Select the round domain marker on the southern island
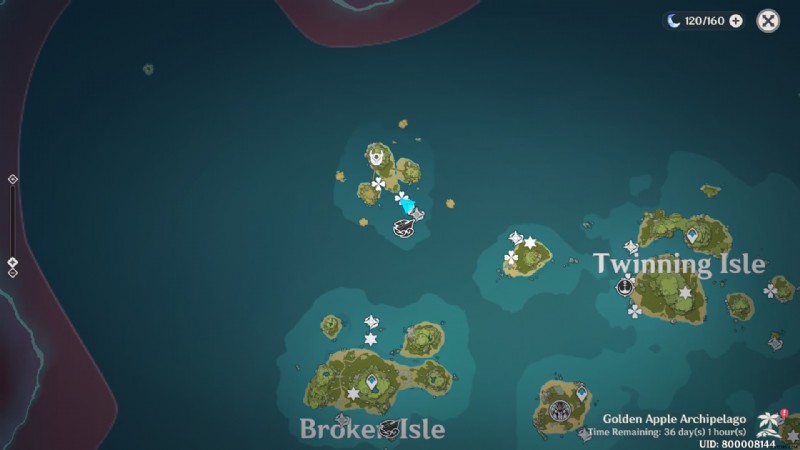The height and width of the screenshot is (450, 800). click(x=559, y=409)
